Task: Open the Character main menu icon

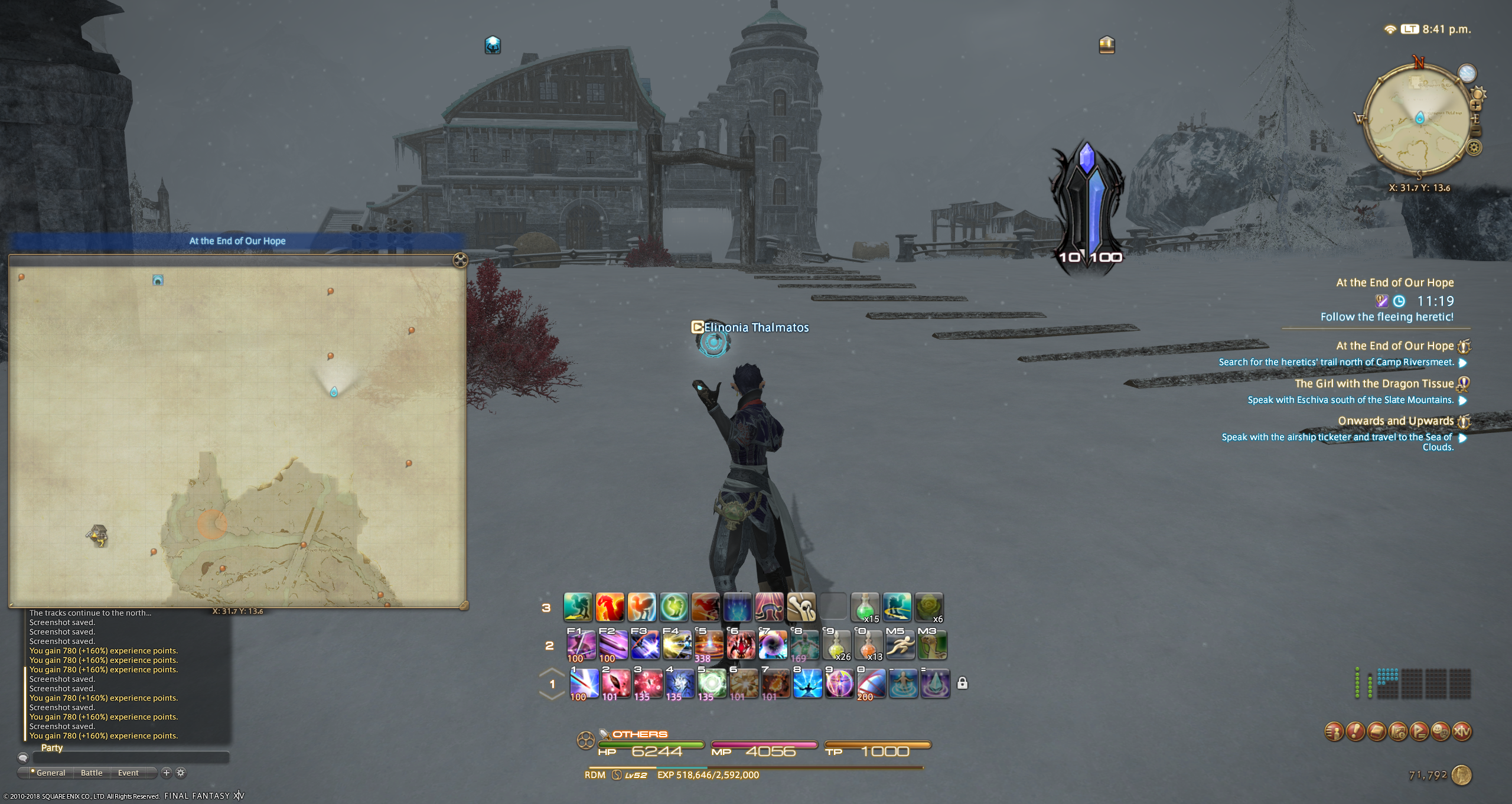Action: pos(1334,732)
